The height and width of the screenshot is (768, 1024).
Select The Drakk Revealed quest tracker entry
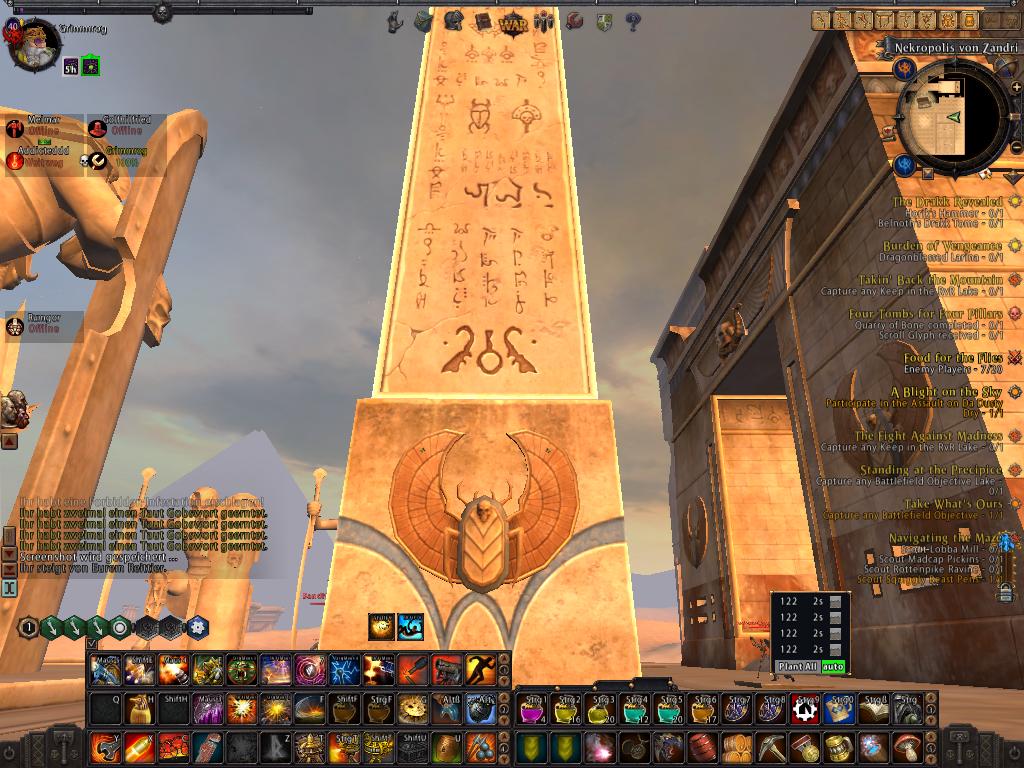(946, 202)
